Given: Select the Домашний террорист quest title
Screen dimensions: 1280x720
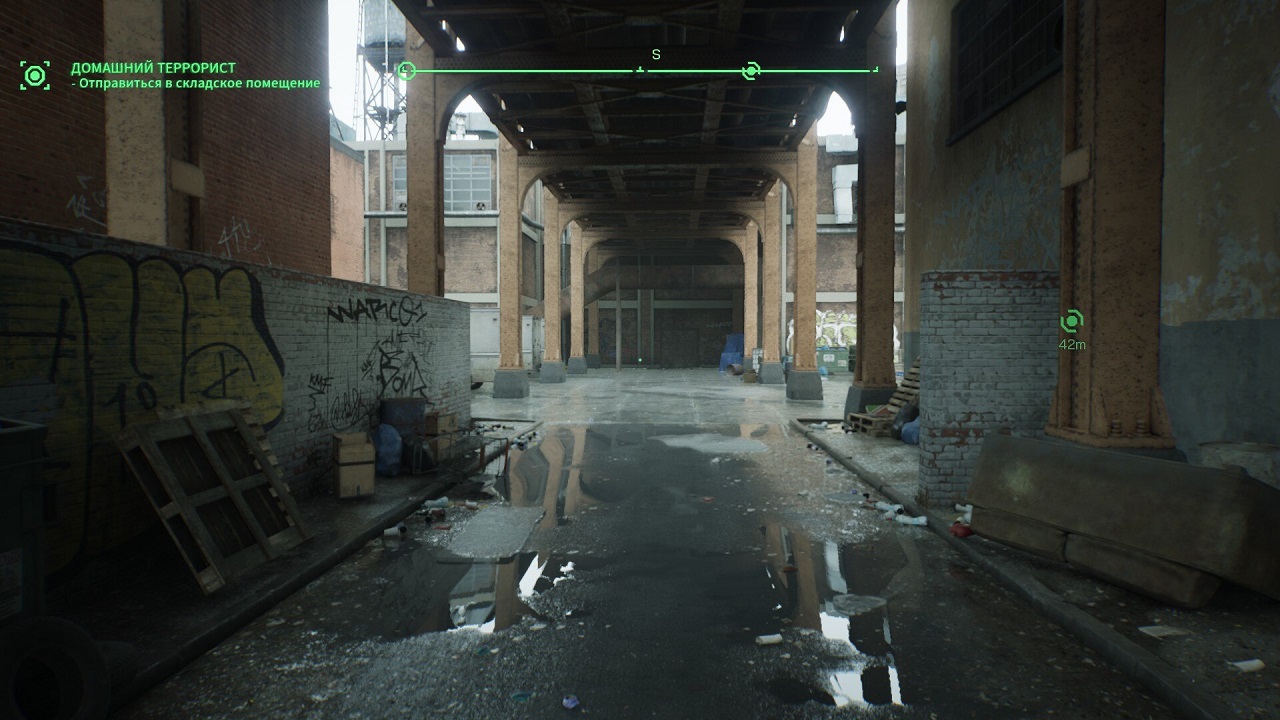Looking at the screenshot, I should (x=139, y=69).
